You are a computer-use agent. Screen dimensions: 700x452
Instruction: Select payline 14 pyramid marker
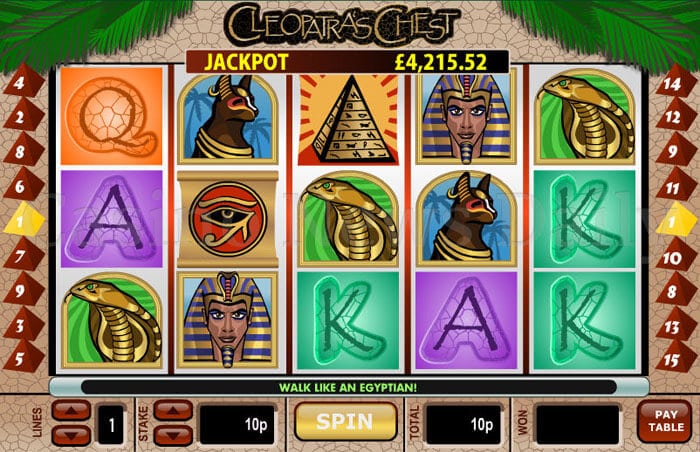tap(674, 83)
